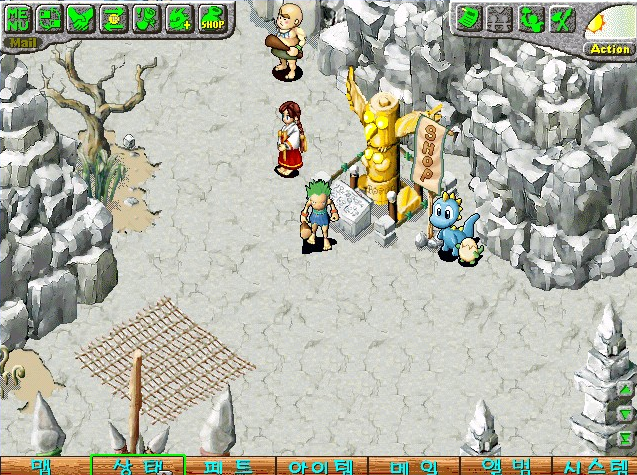Open the green SHOP icon

pos(212,17)
